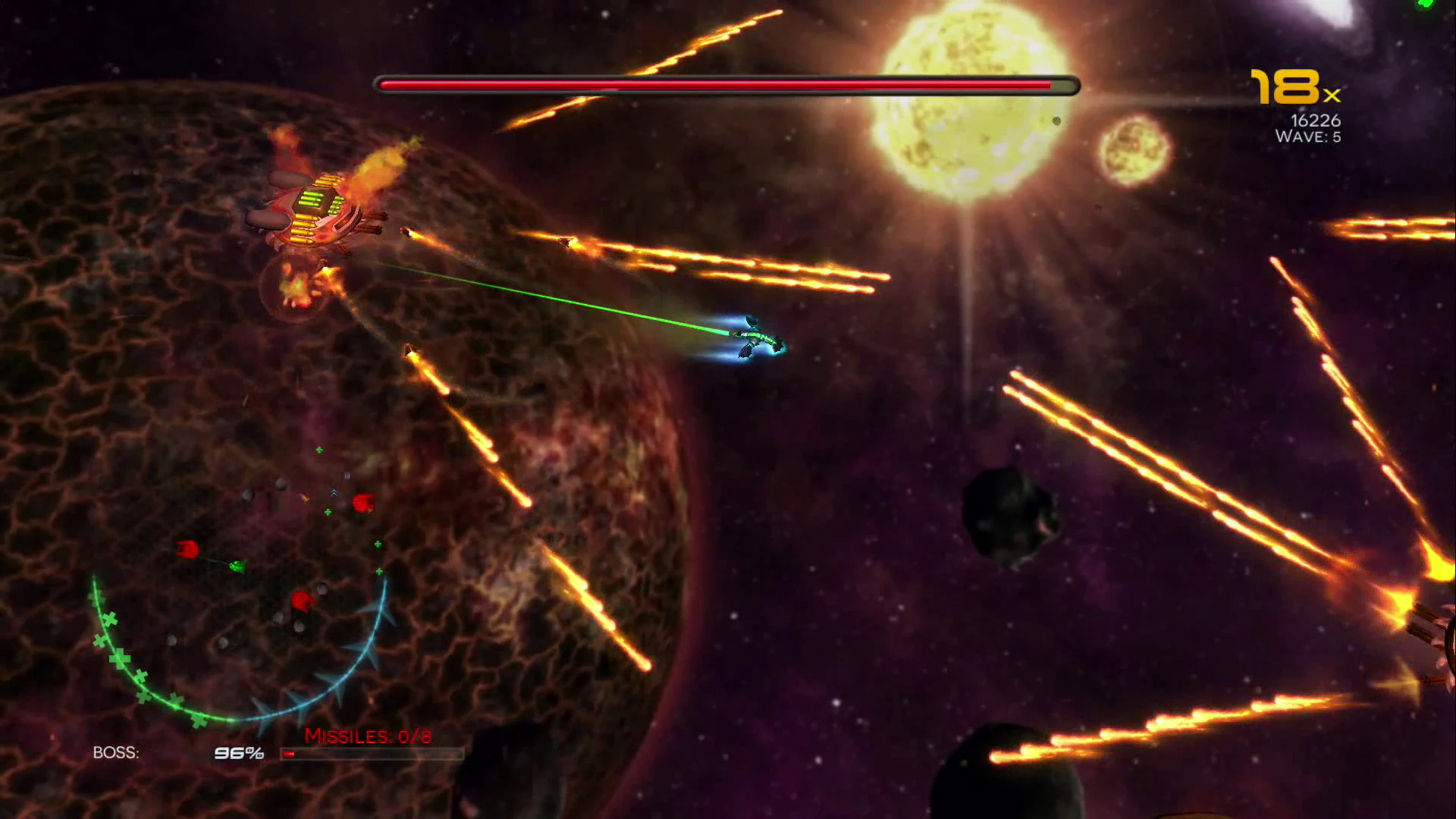
Task: Click the BOSS: label at bottom left
Action: click(115, 753)
